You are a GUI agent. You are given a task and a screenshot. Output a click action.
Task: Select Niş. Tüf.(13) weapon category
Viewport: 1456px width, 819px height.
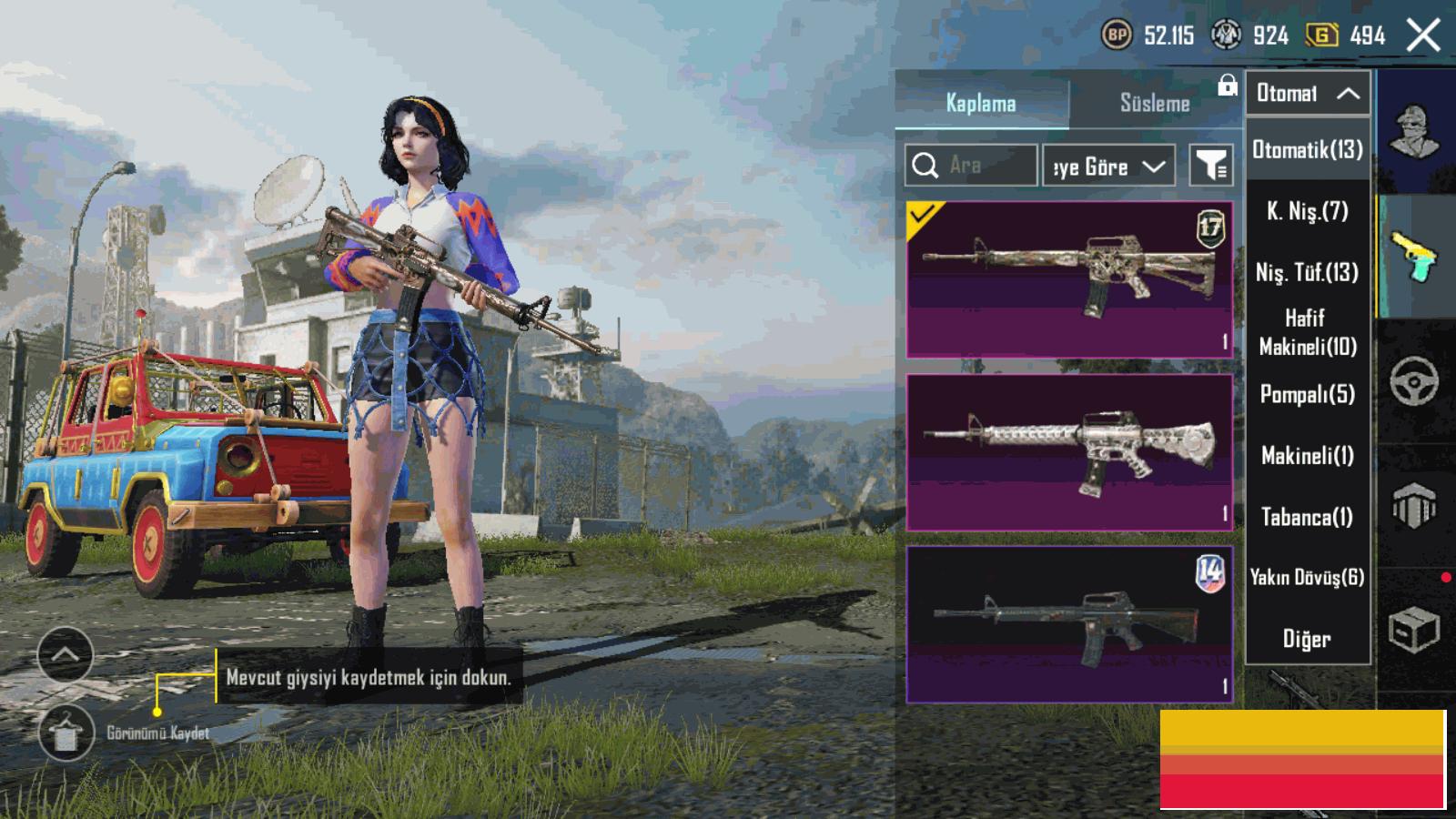point(1307,272)
